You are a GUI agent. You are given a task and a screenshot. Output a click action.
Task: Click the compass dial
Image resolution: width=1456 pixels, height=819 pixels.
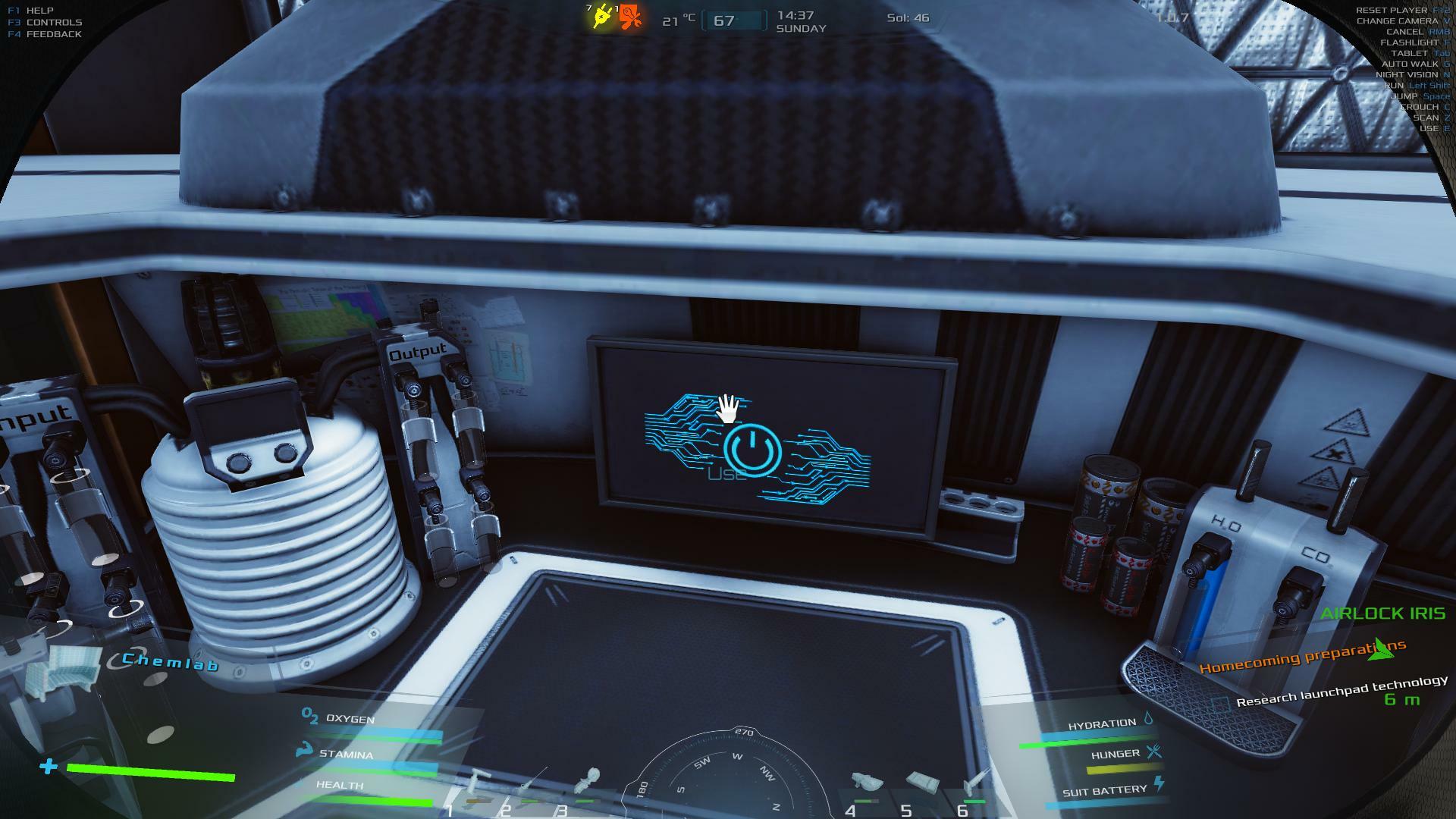click(x=728, y=777)
